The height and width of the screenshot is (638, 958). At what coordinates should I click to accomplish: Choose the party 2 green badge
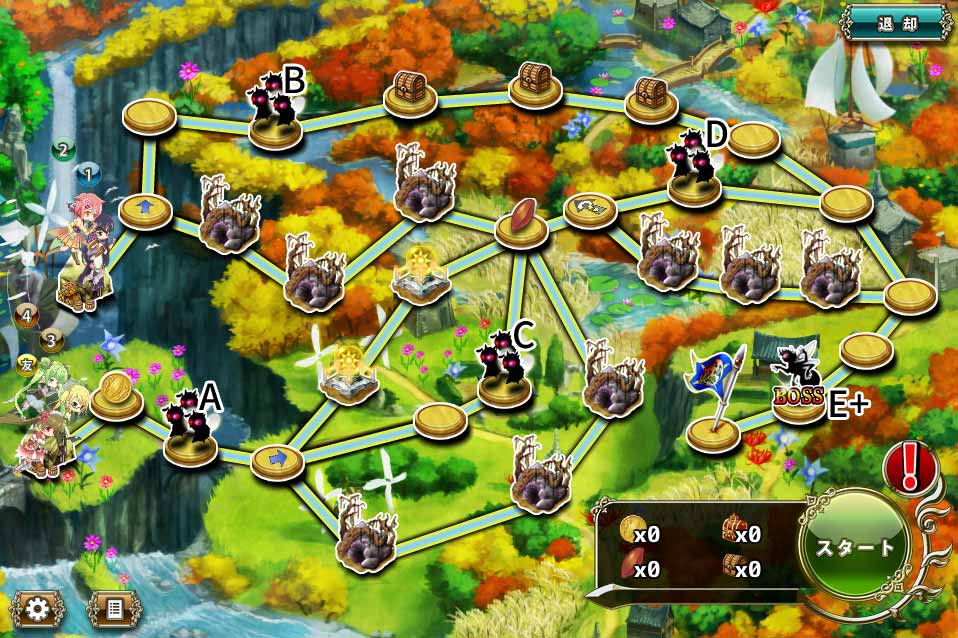[x=63, y=151]
